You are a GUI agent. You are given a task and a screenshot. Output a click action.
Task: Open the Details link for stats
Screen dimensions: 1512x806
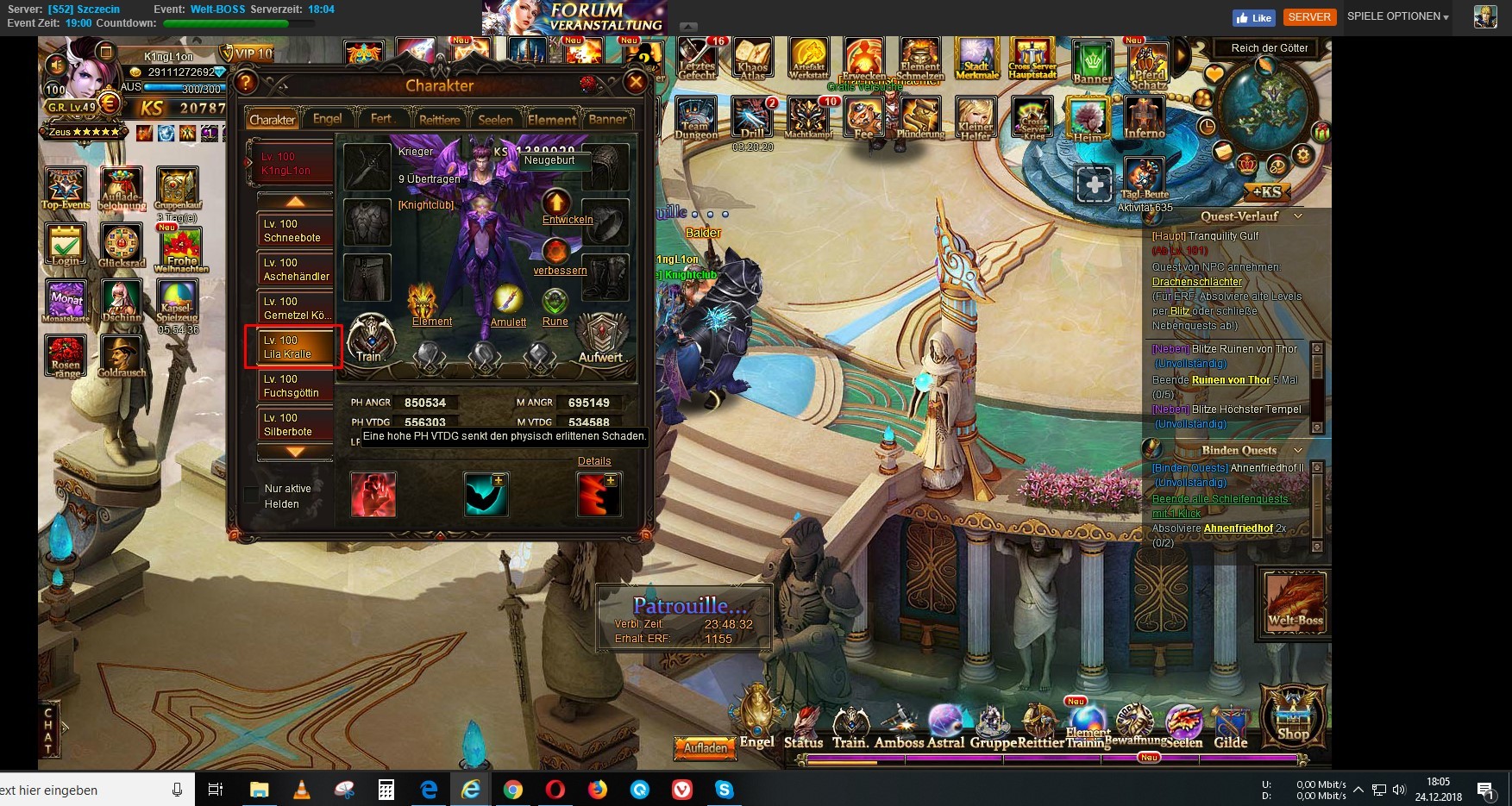(594, 461)
